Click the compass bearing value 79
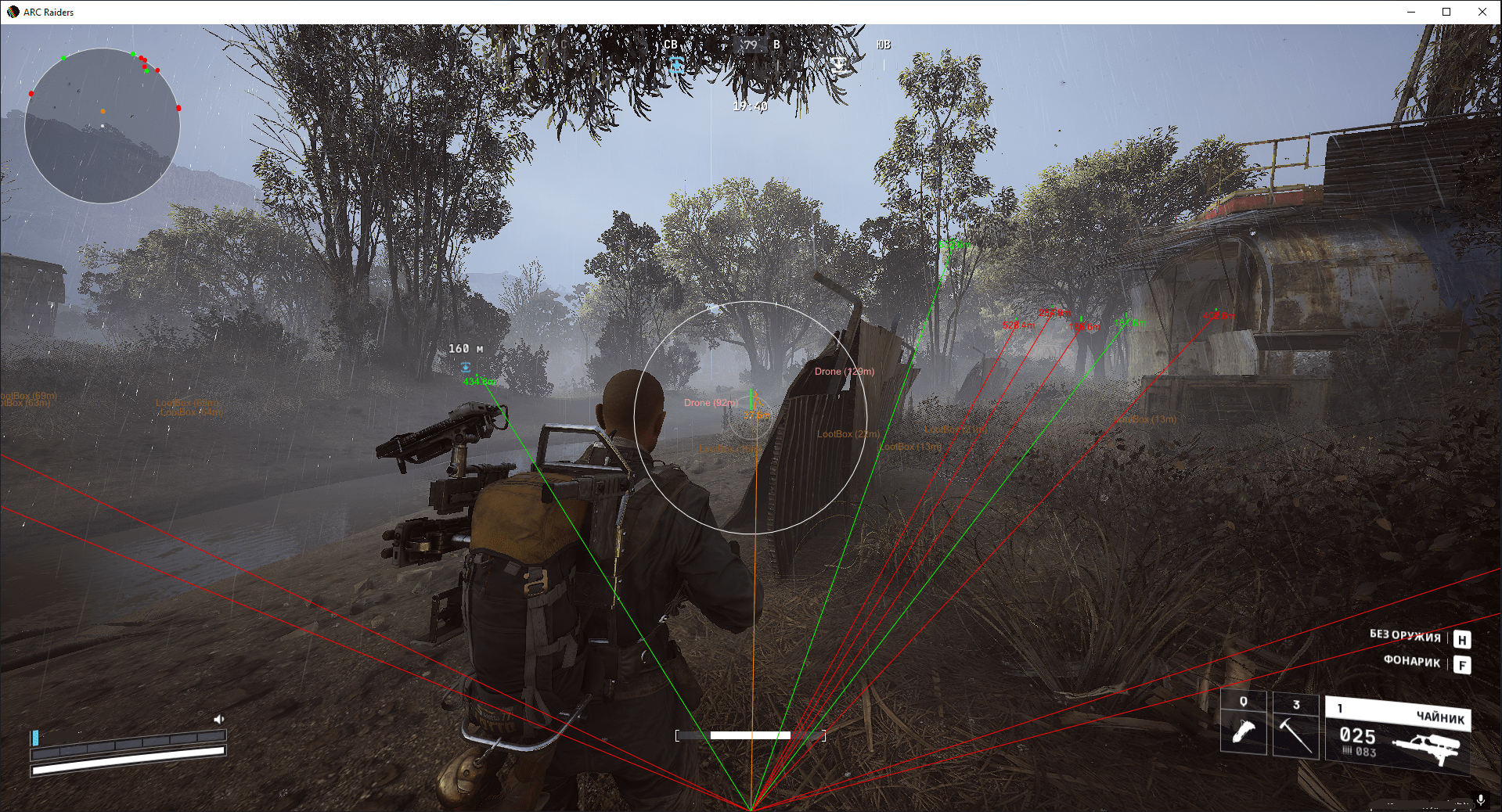The height and width of the screenshot is (812, 1502). pyautogui.click(x=751, y=45)
